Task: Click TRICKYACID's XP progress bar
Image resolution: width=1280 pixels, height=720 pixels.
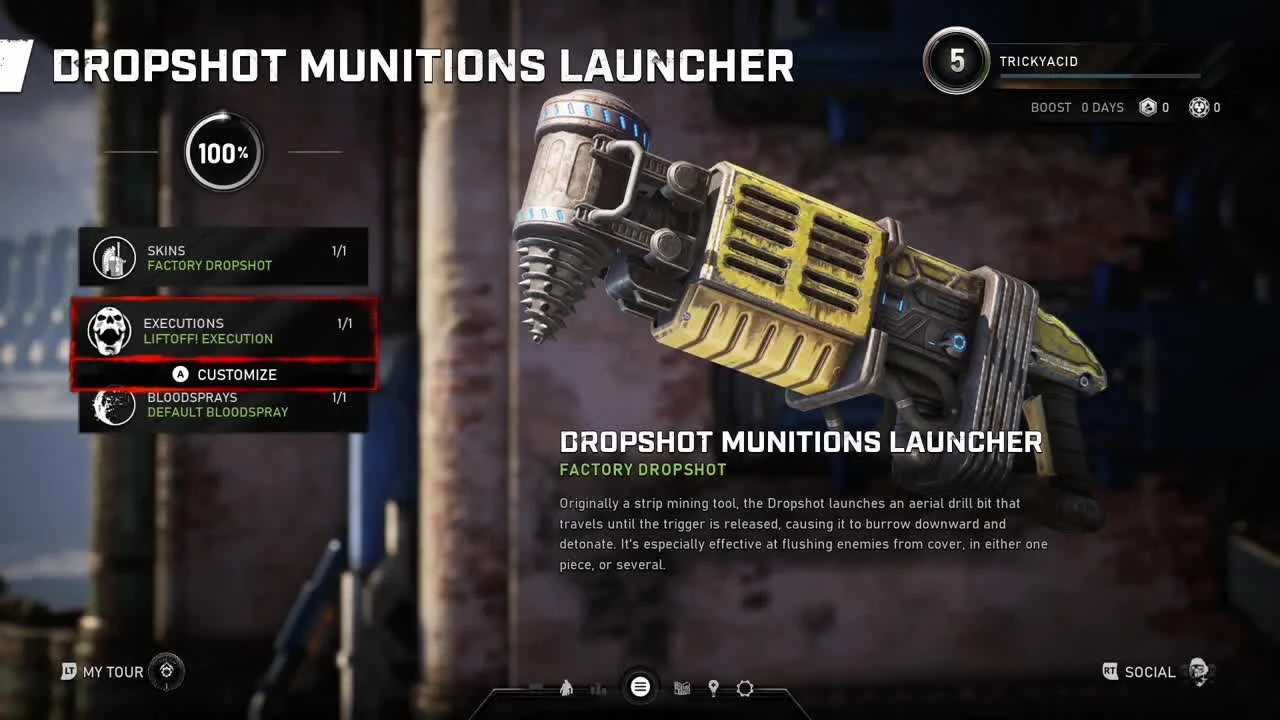Action: click(x=1100, y=75)
